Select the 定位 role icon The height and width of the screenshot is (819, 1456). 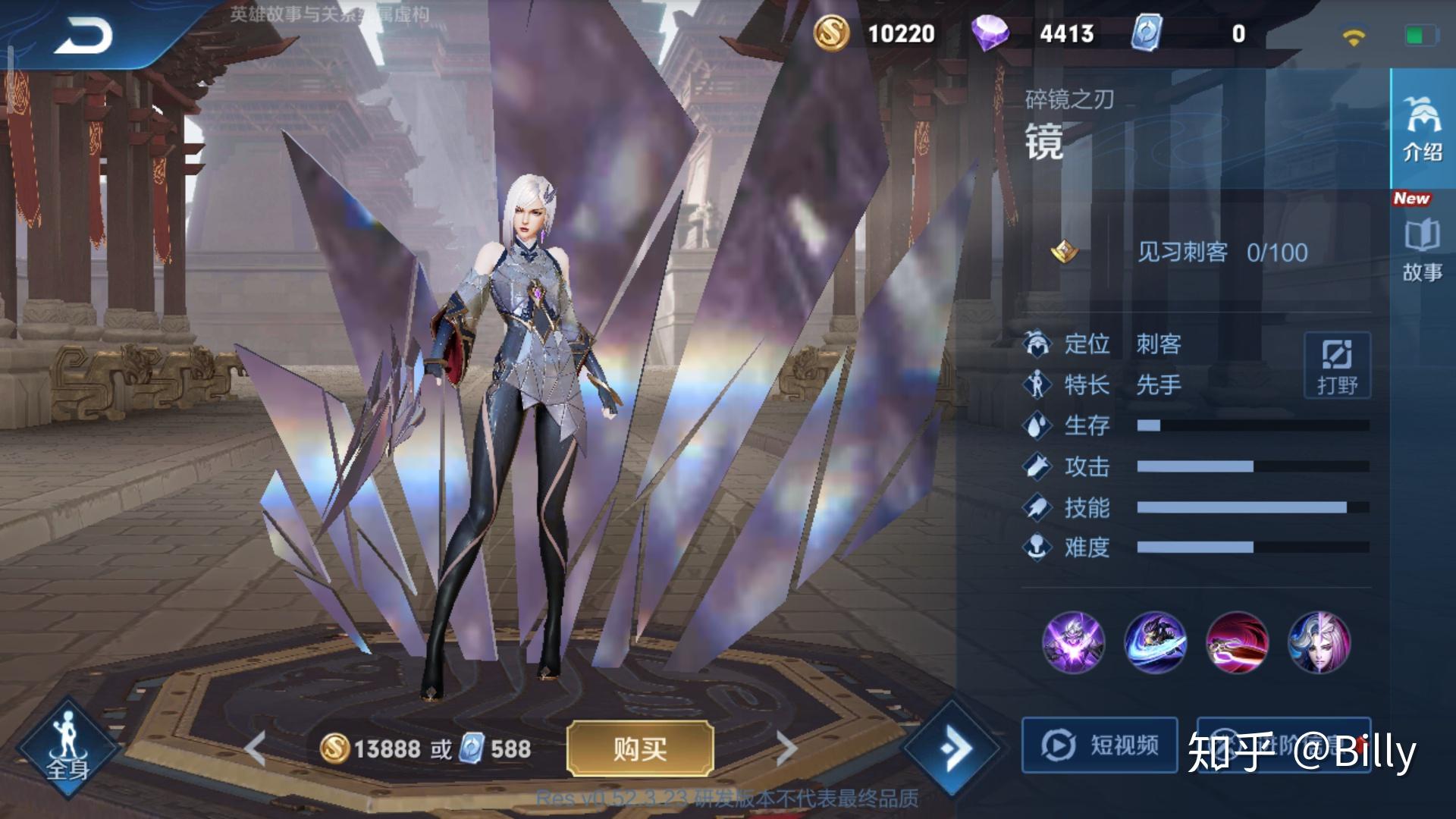1038,343
